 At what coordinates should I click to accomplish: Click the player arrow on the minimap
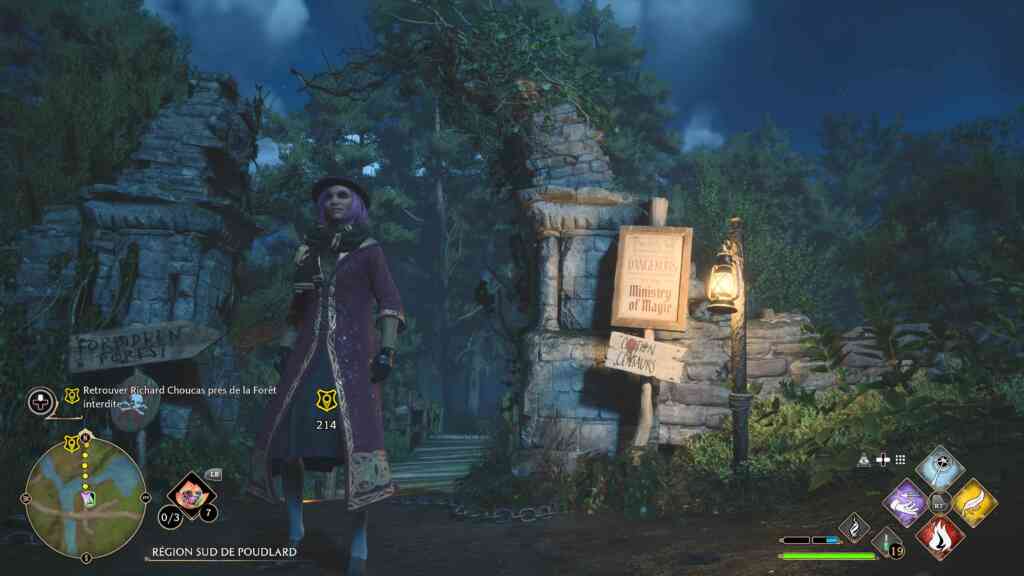point(88,498)
